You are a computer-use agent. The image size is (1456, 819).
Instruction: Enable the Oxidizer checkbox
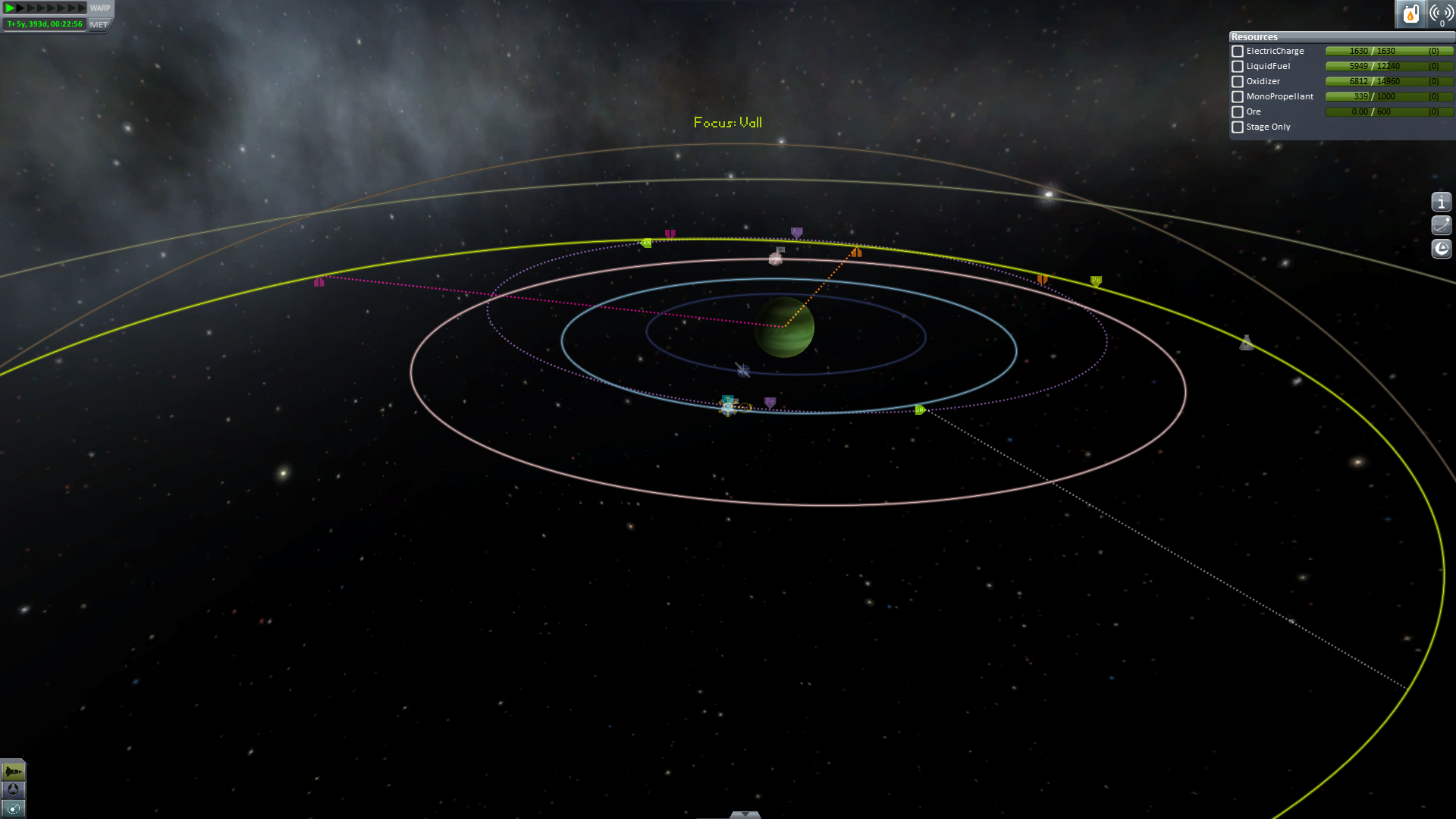coord(1238,82)
